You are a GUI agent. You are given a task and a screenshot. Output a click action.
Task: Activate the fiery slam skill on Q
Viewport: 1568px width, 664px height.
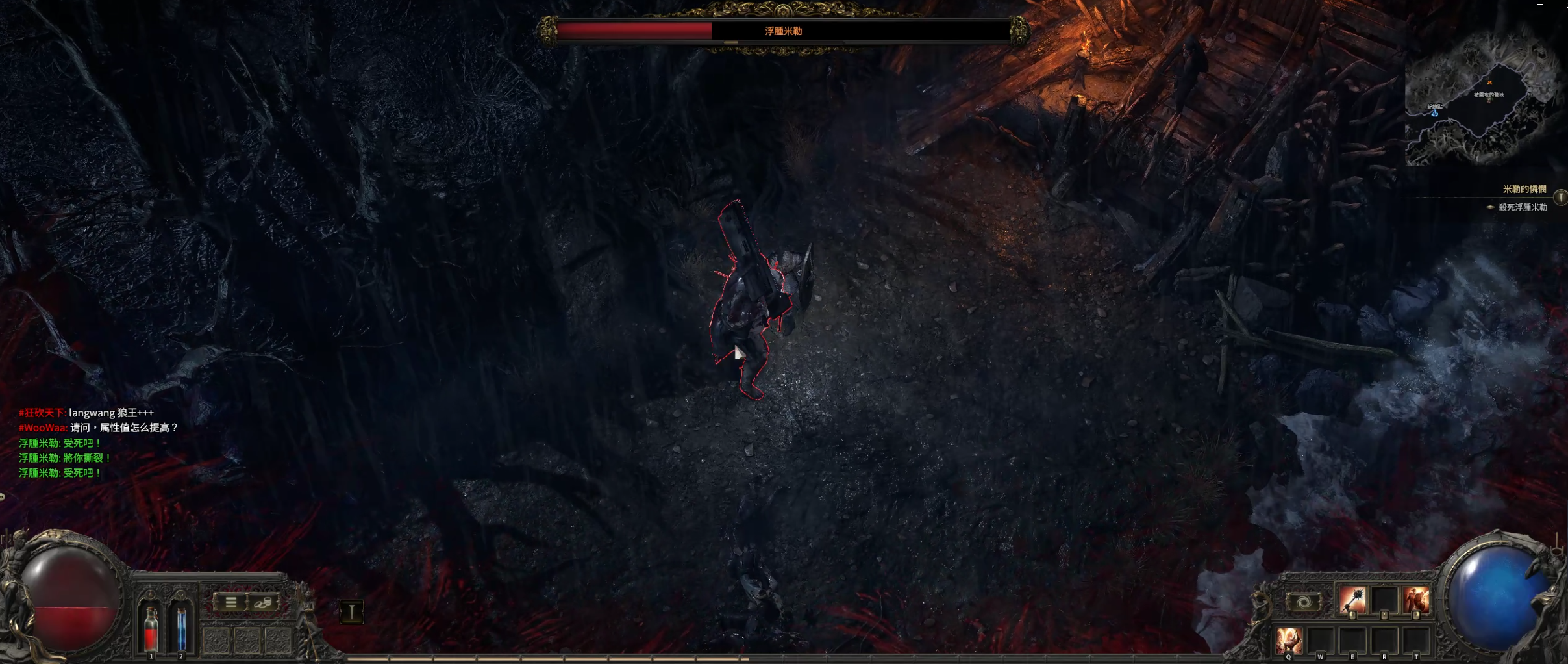click(1289, 640)
